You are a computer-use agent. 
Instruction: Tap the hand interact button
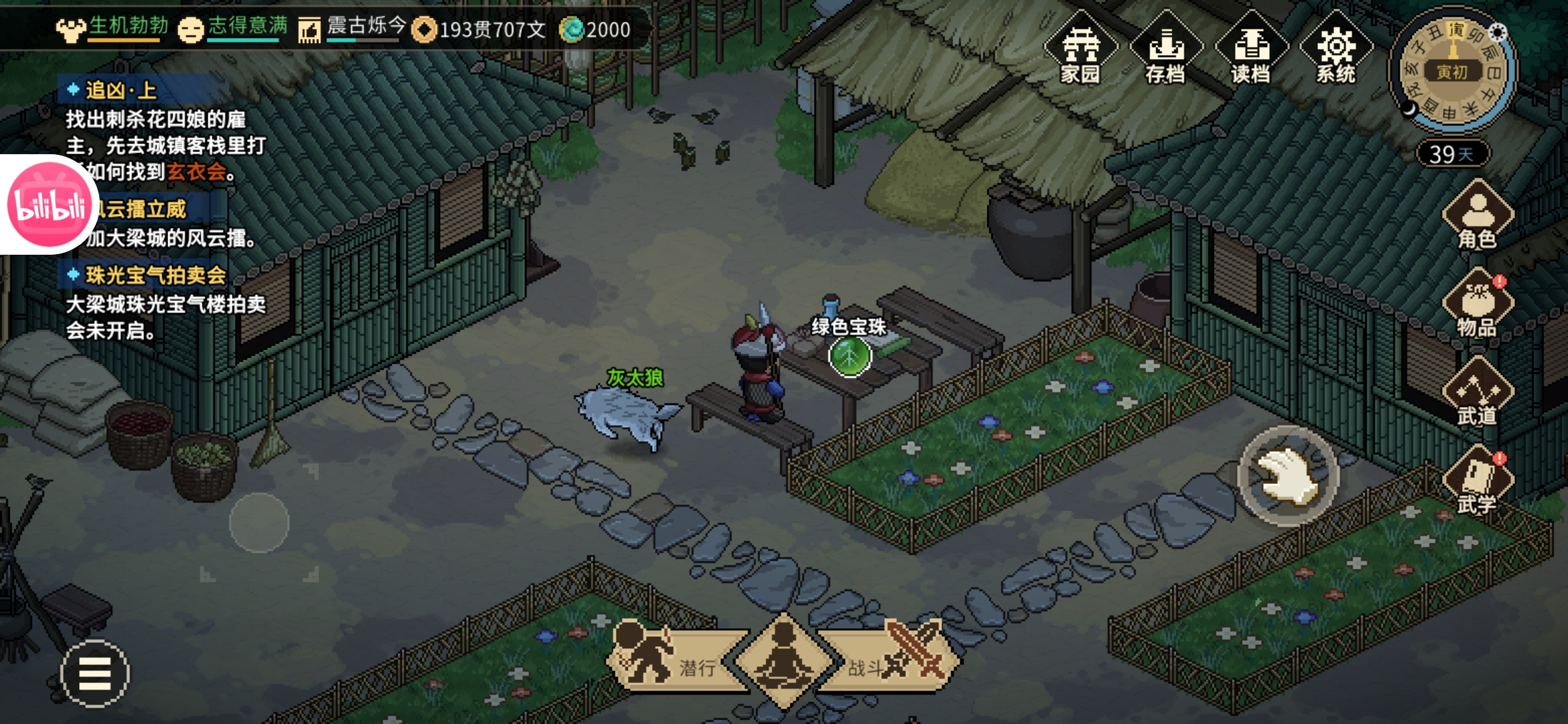pyautogui.click(x=1287, y=475)
